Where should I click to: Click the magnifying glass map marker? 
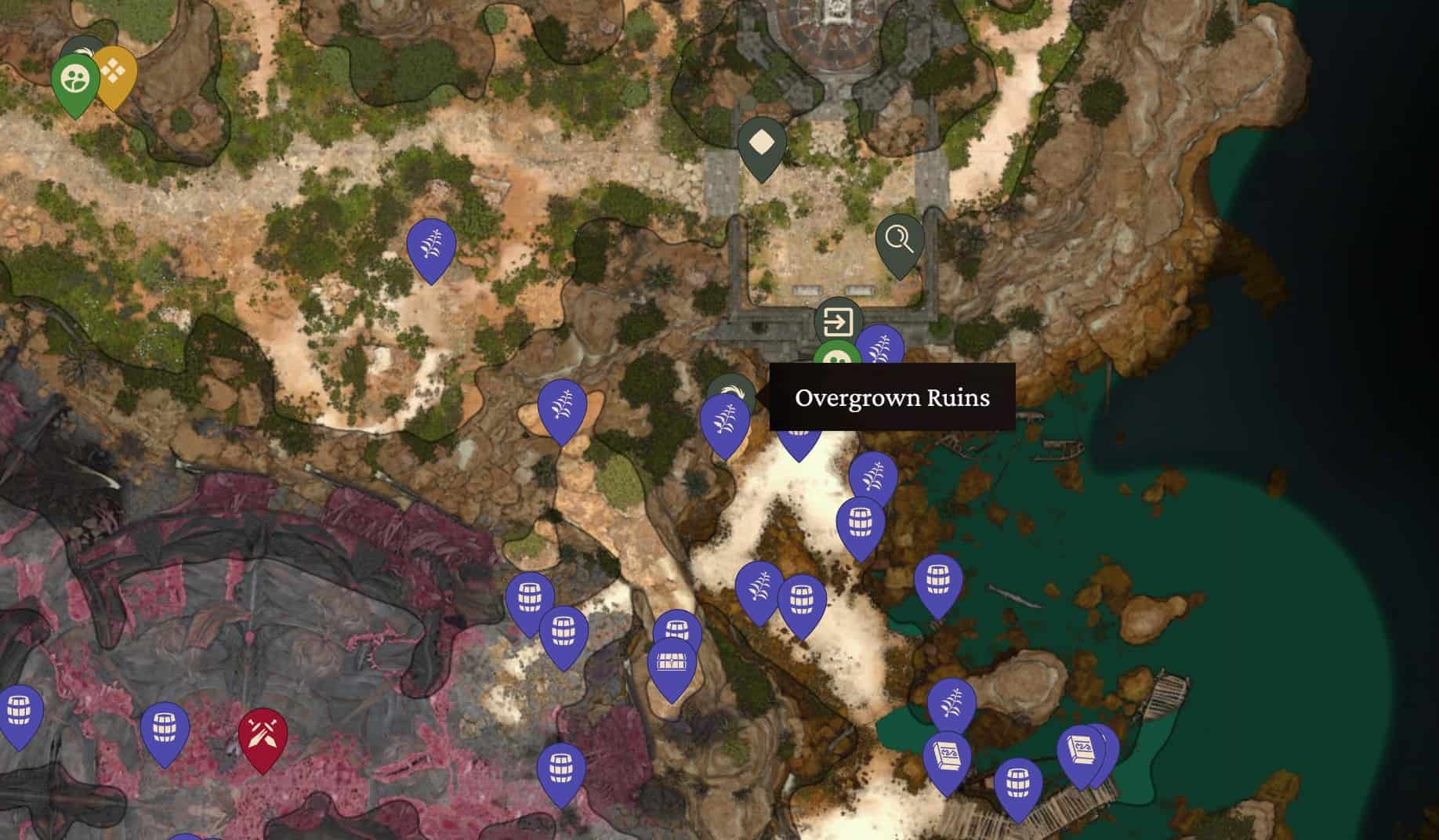pyautogui.click(x=900, y=240)
